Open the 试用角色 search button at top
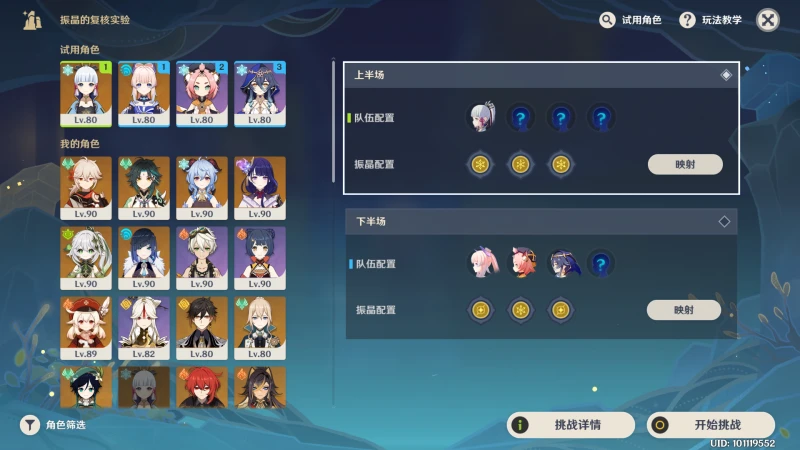800x450 pixels. [631, 20]
